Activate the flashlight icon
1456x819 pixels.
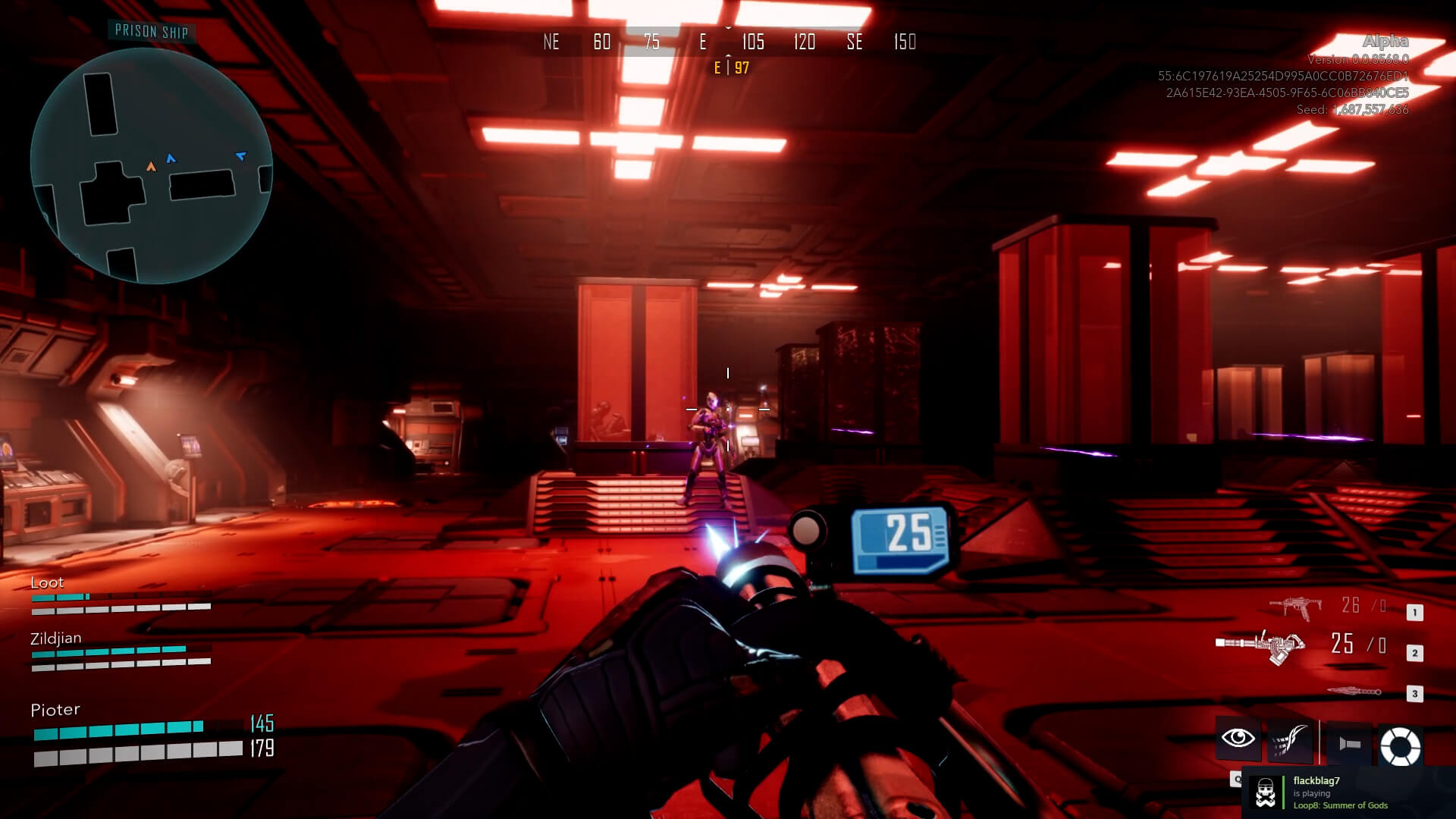pos(1349,743)
